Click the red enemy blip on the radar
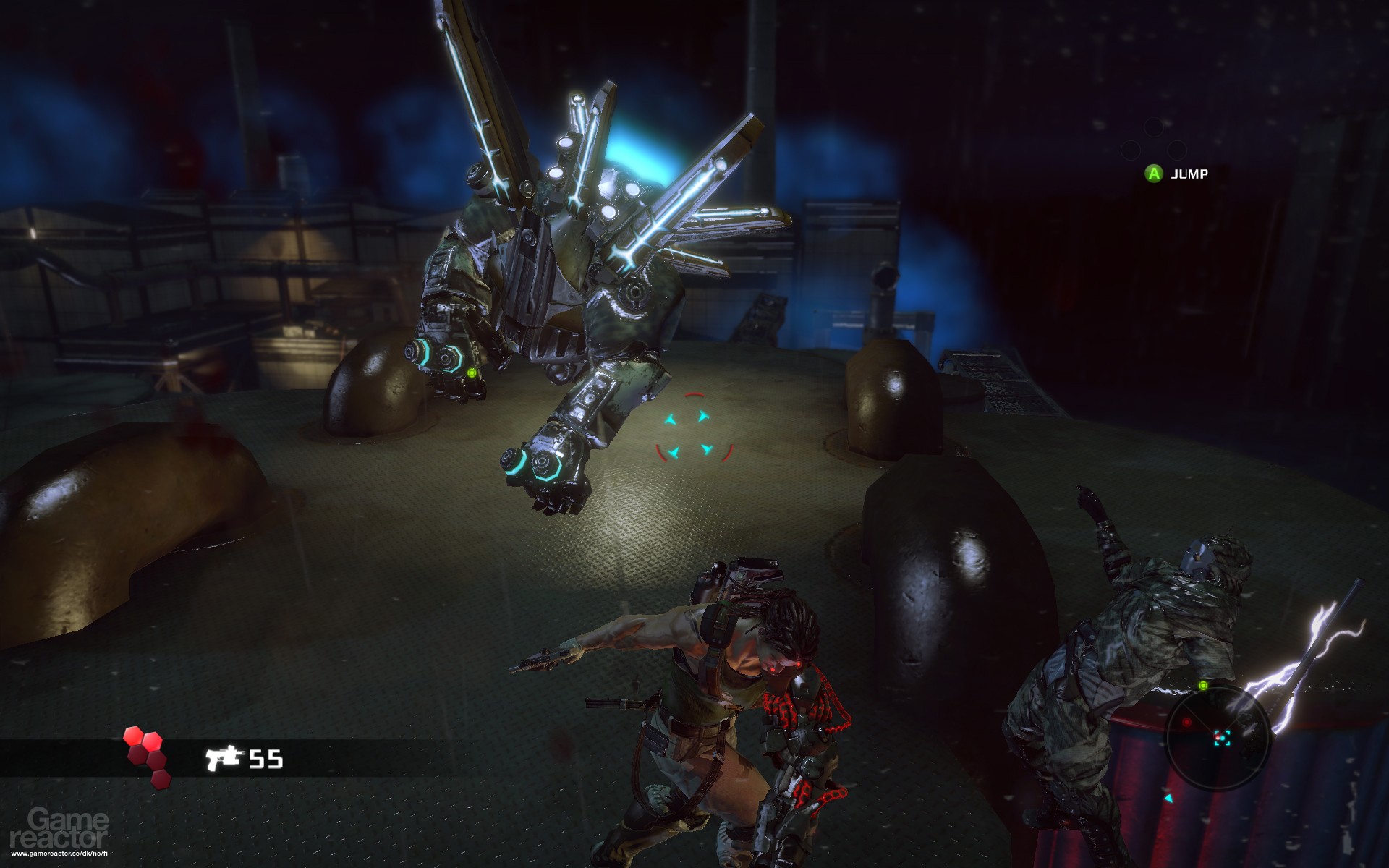The height and width of the screenshot is (868, 1389). 1187,722
